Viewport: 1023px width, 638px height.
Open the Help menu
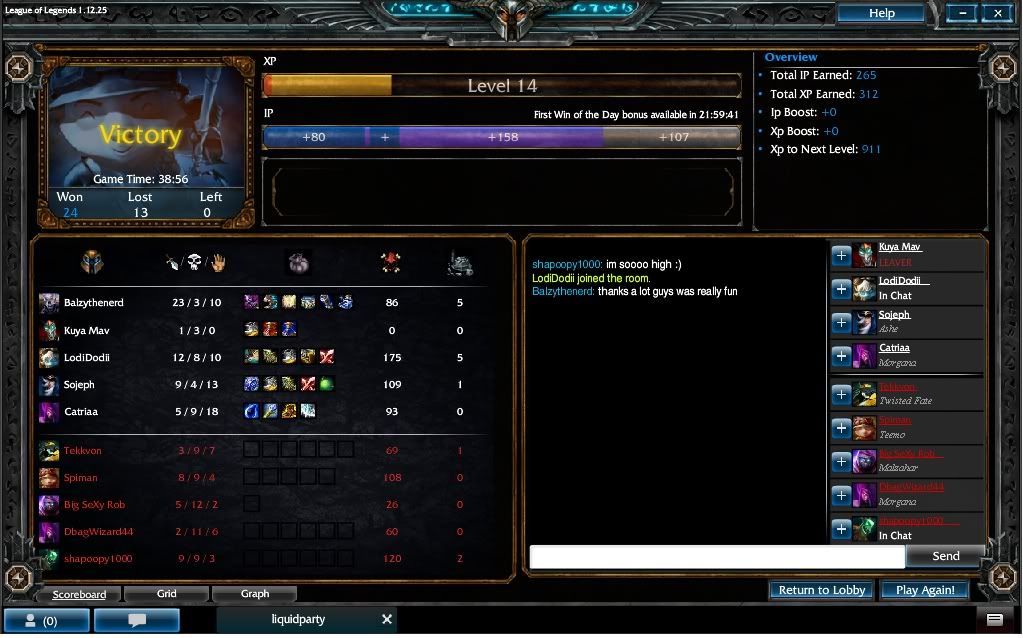pyautogui.click(x=881, y=13)
